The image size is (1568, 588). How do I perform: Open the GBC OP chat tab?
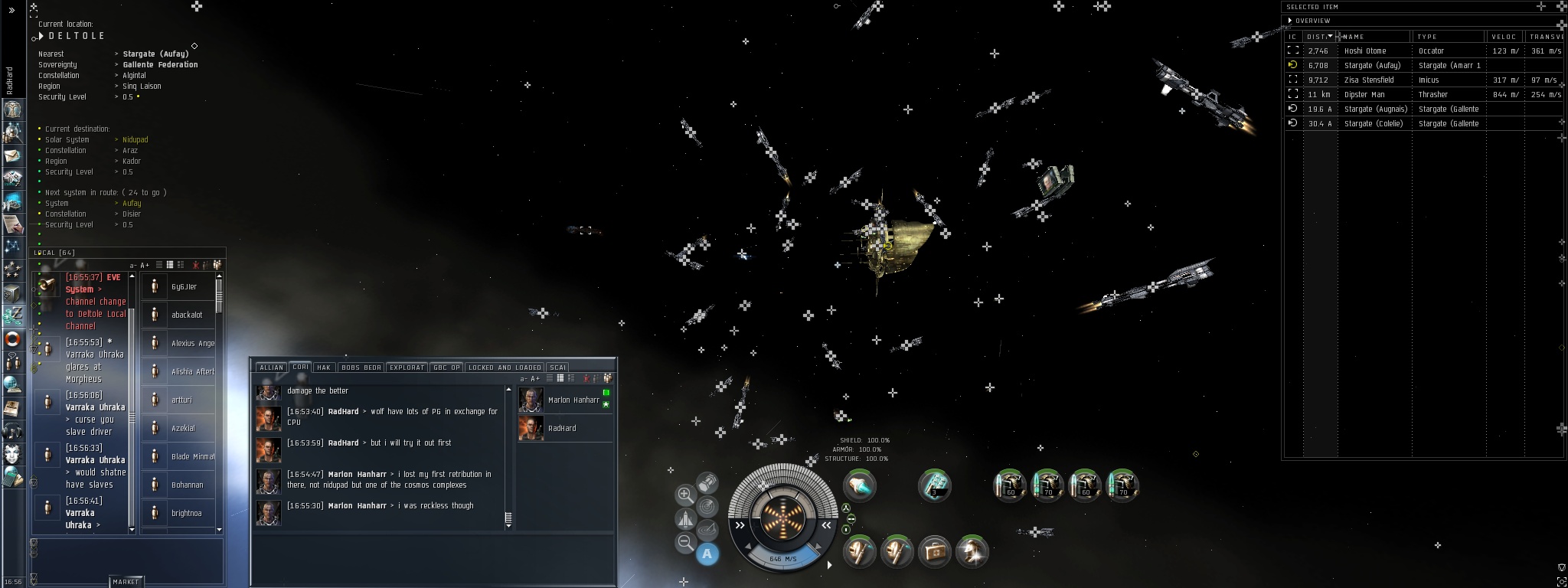coord(446,367)
